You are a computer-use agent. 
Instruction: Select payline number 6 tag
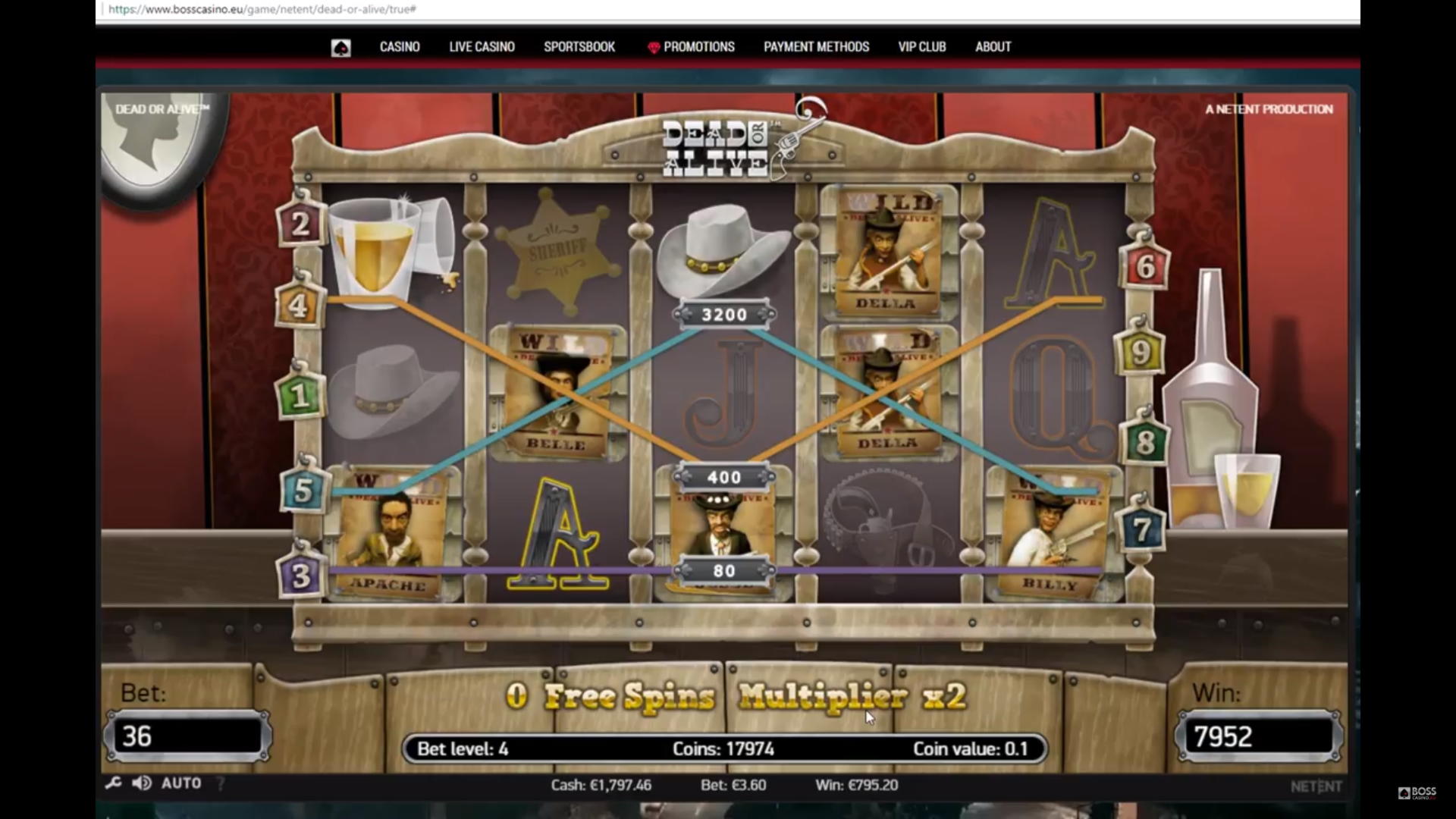pyautogui.click(x=1145, y=267)
